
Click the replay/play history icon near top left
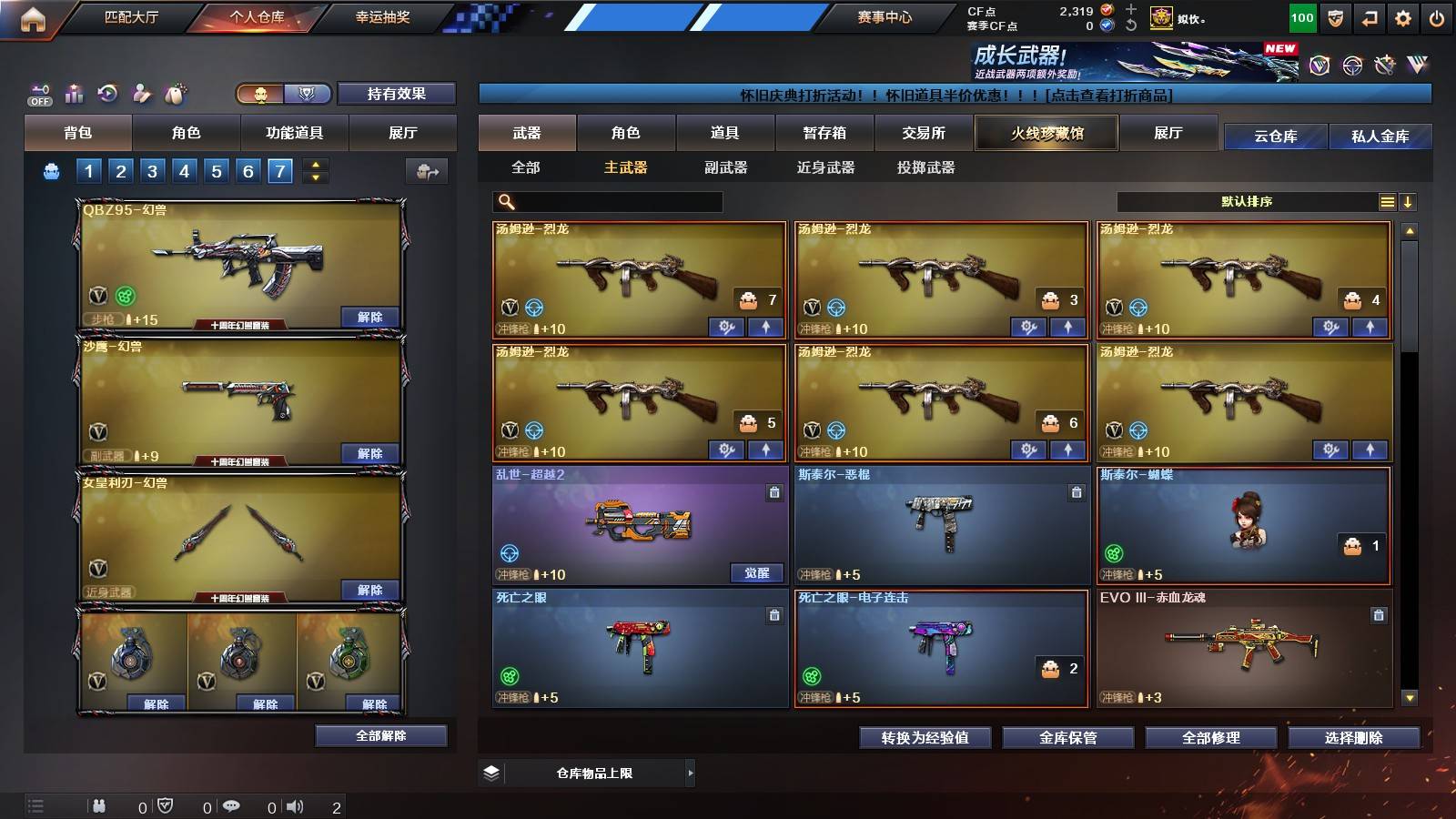point(106,93)
